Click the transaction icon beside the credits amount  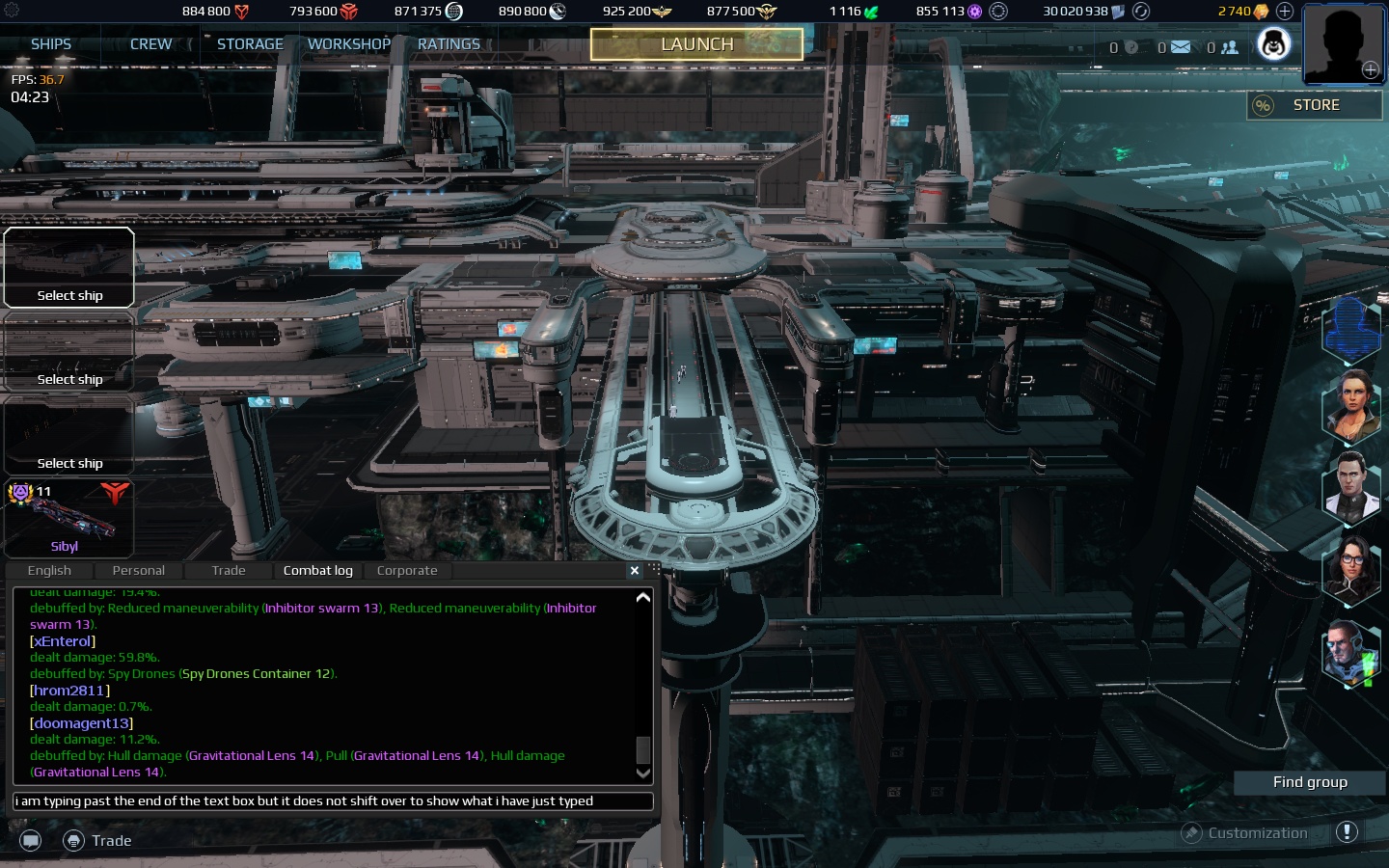coord(1141,12)
